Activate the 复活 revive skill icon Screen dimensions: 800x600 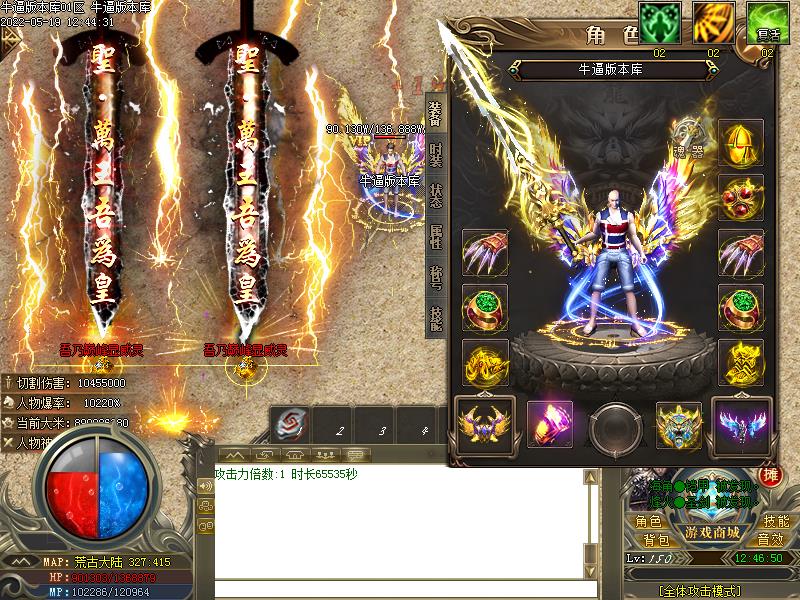767,22
